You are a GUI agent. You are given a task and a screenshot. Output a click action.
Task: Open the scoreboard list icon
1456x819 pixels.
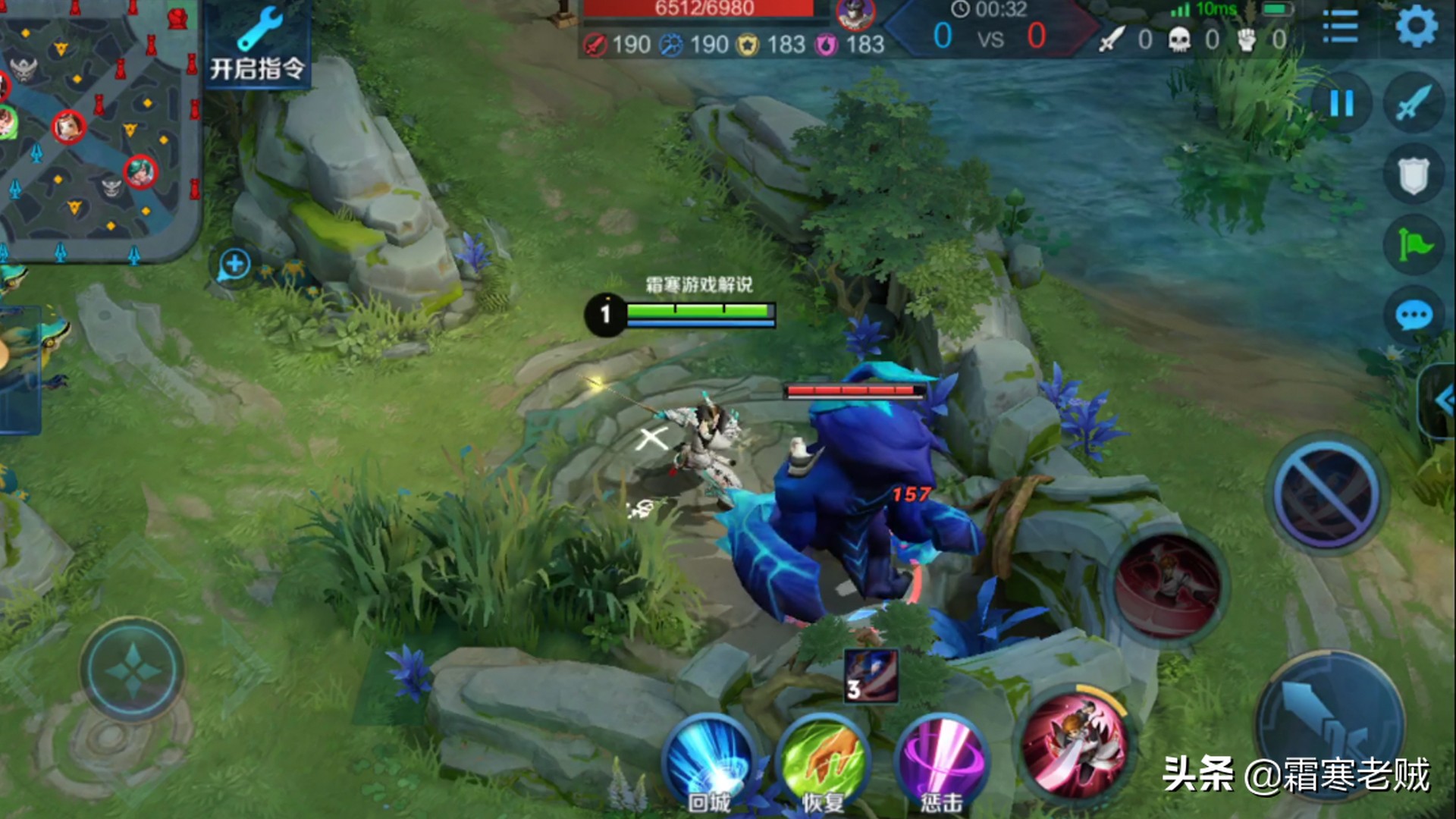pyautogui.click(x=1340, y=27)
